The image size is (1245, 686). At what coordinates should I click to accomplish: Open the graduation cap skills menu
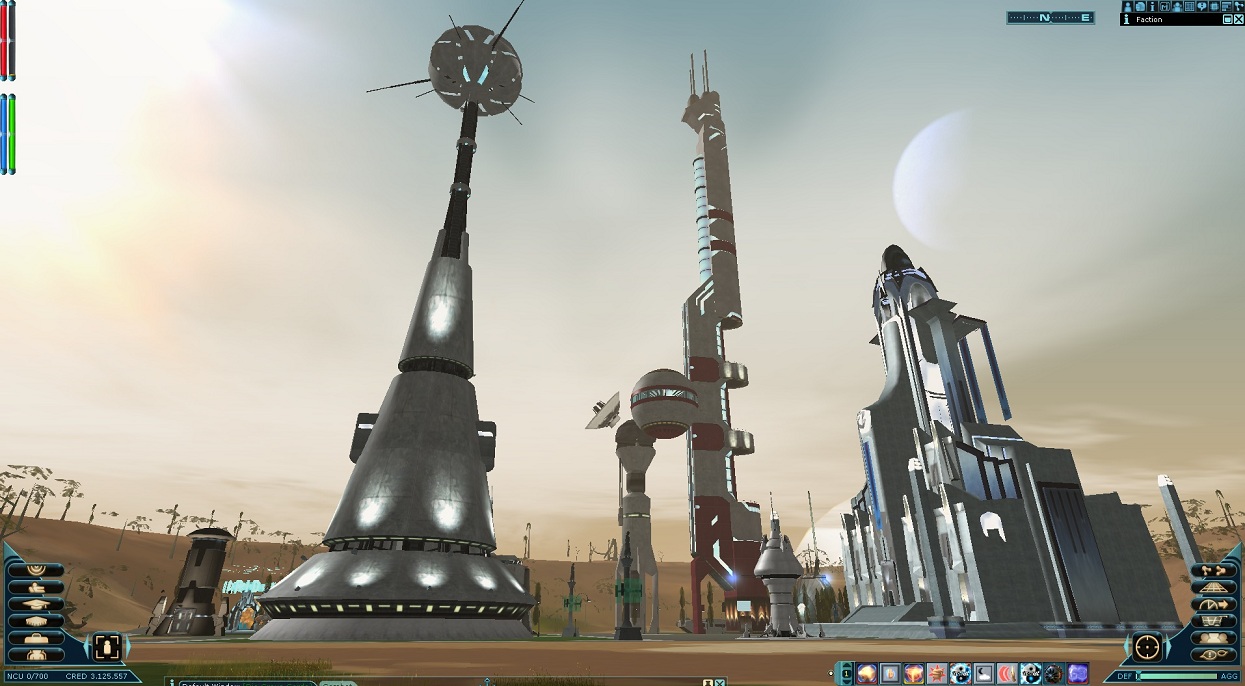tap(35, 604)
